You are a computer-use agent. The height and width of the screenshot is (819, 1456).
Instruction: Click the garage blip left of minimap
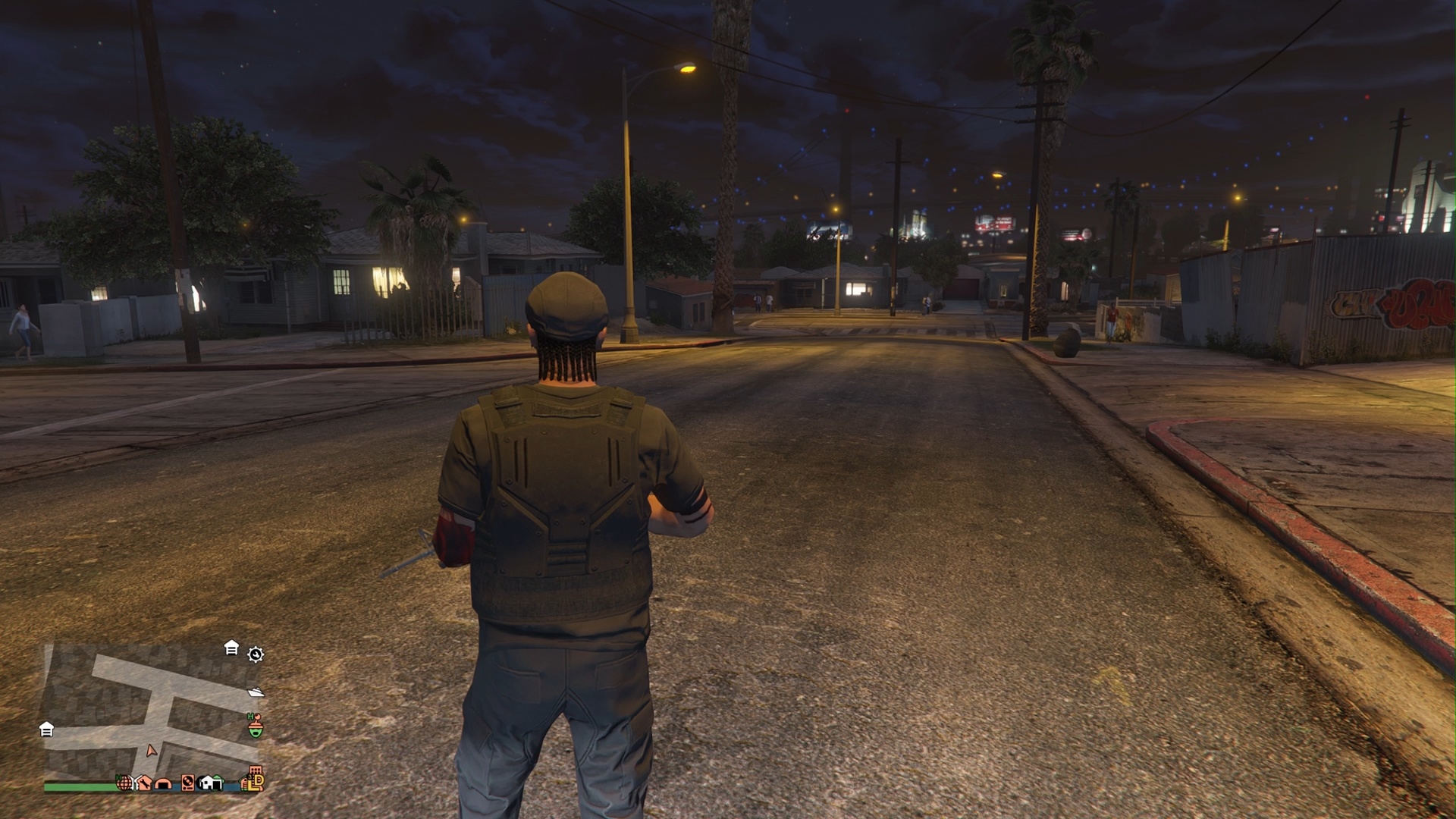coord(46,730)
